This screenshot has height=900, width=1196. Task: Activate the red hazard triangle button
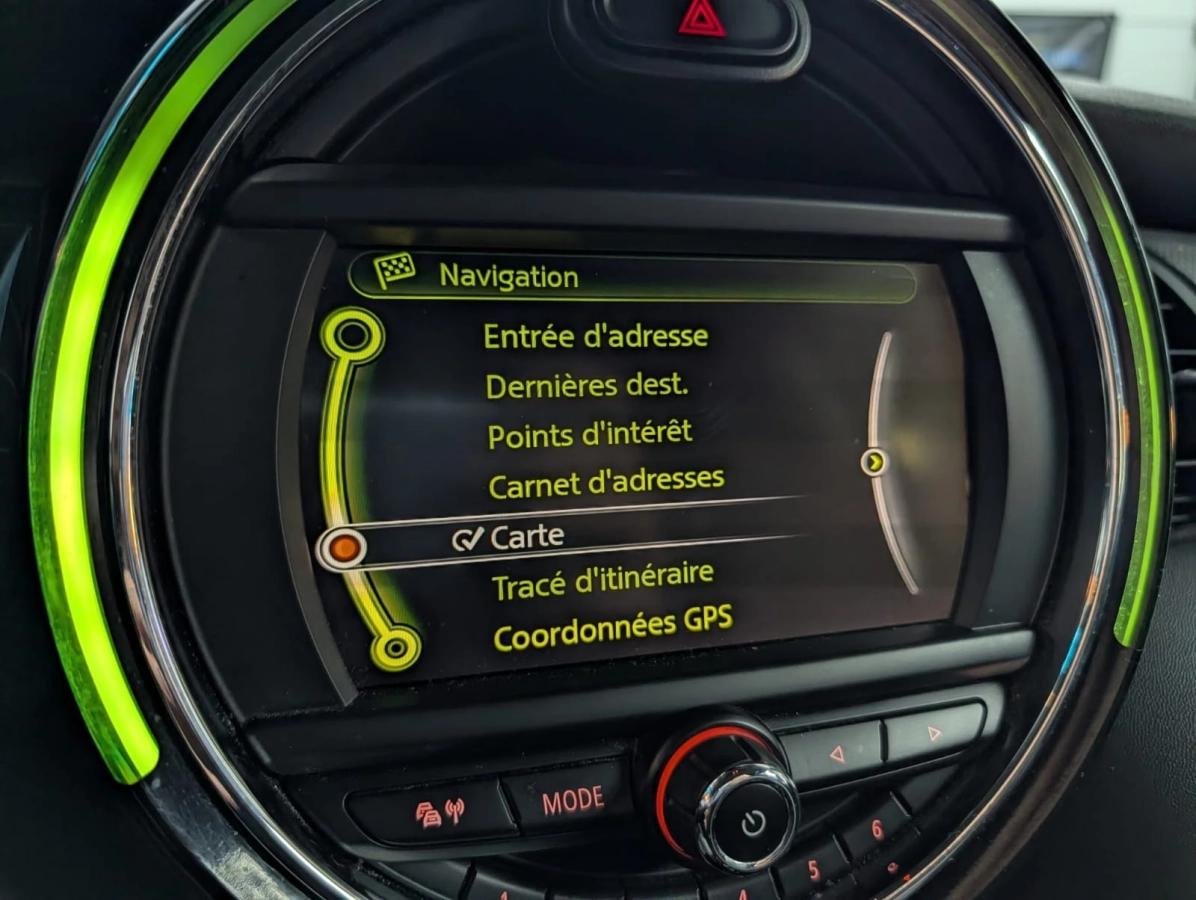[702, 20]
